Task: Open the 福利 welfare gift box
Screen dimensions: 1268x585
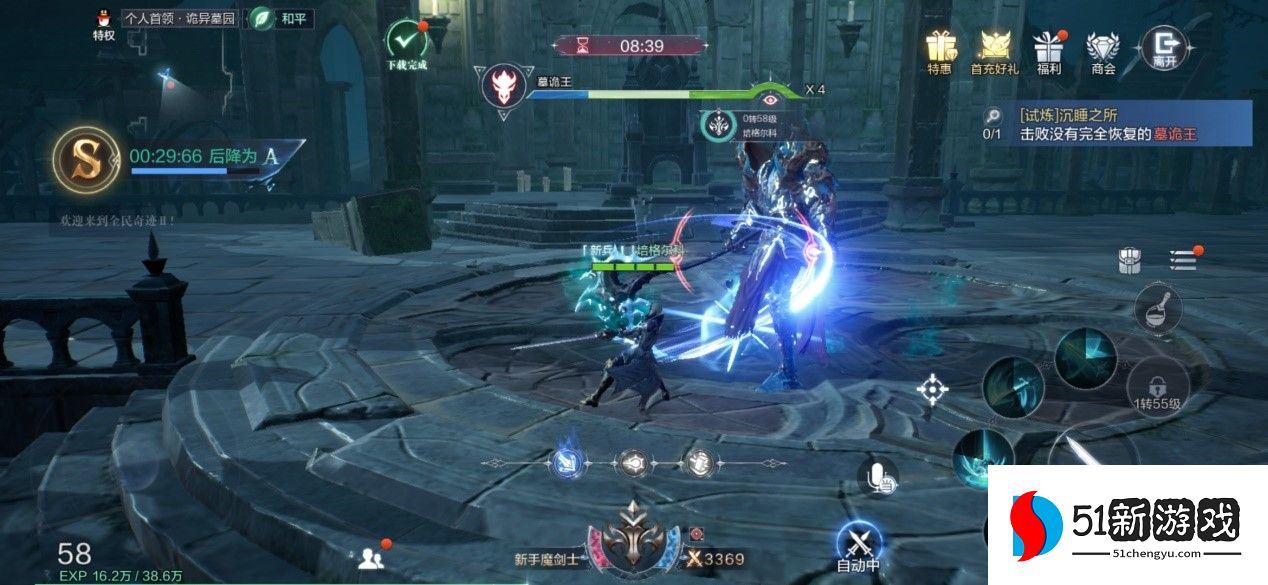Action: (1049, 48)
